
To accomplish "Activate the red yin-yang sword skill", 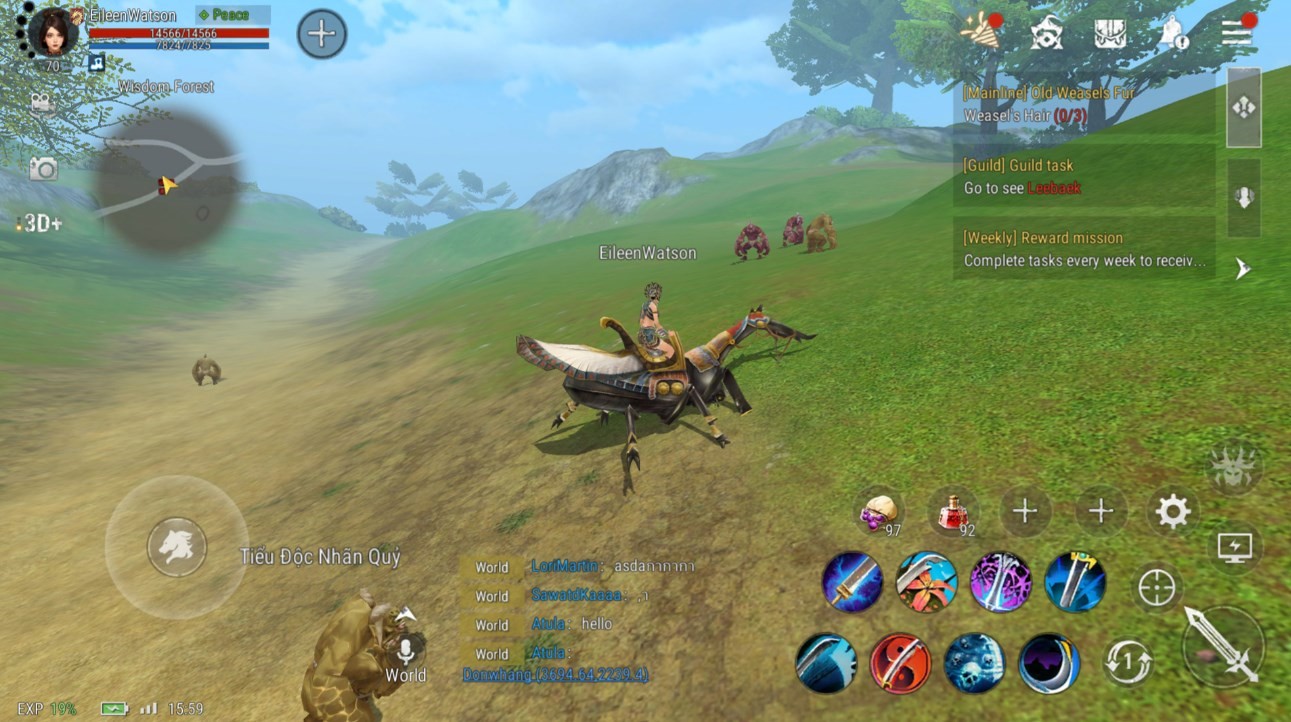I will coord(900,663).
